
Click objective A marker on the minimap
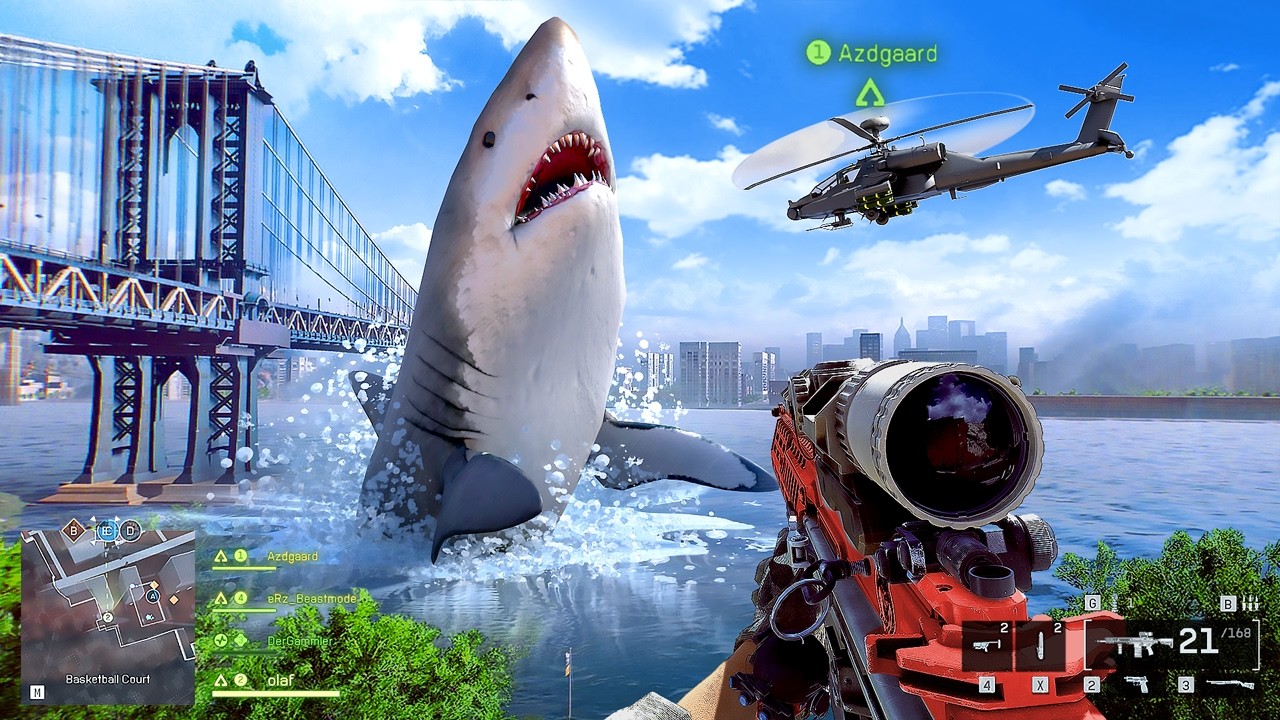[x=153, y=596]
